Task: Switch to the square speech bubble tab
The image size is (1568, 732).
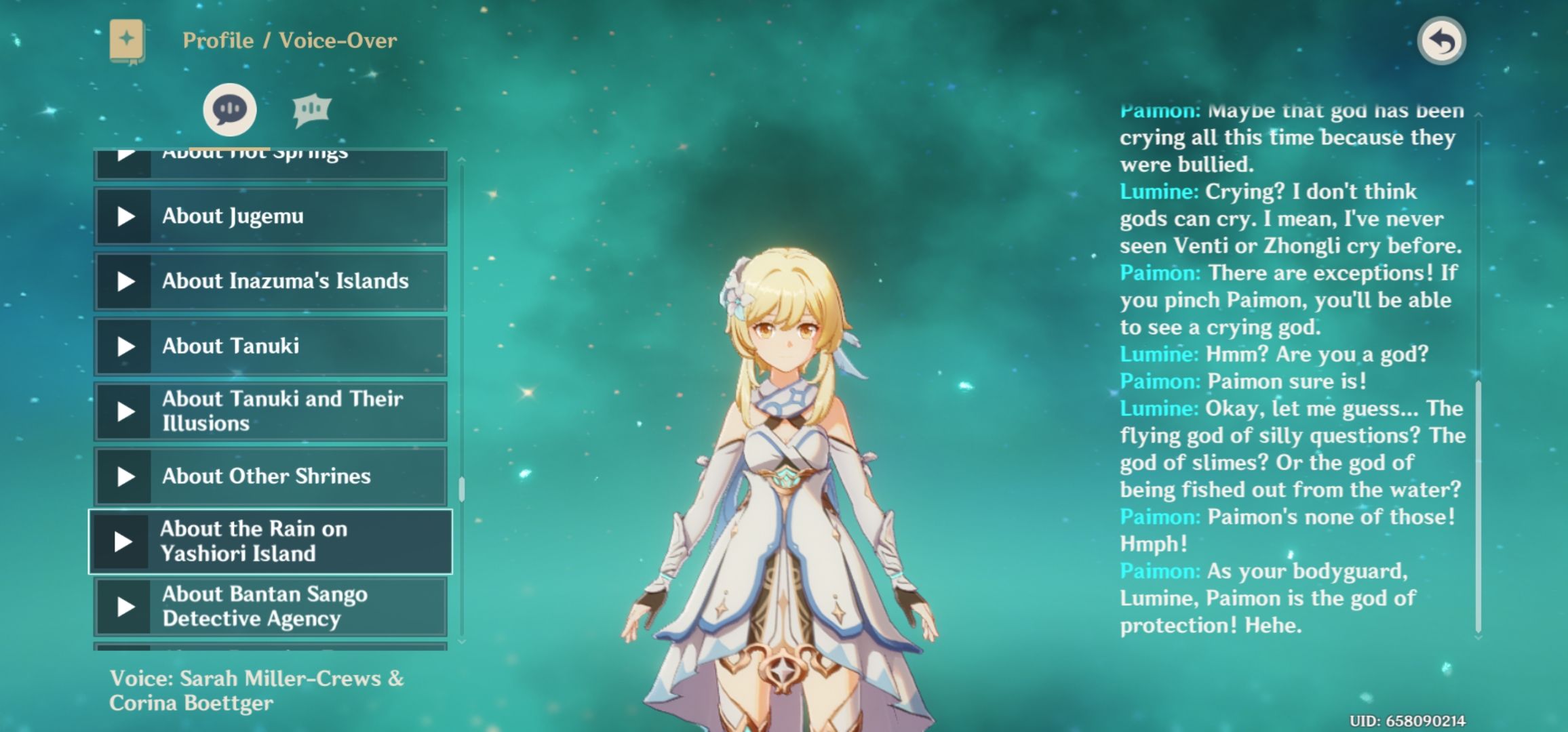Action: (x=311, y=110)
